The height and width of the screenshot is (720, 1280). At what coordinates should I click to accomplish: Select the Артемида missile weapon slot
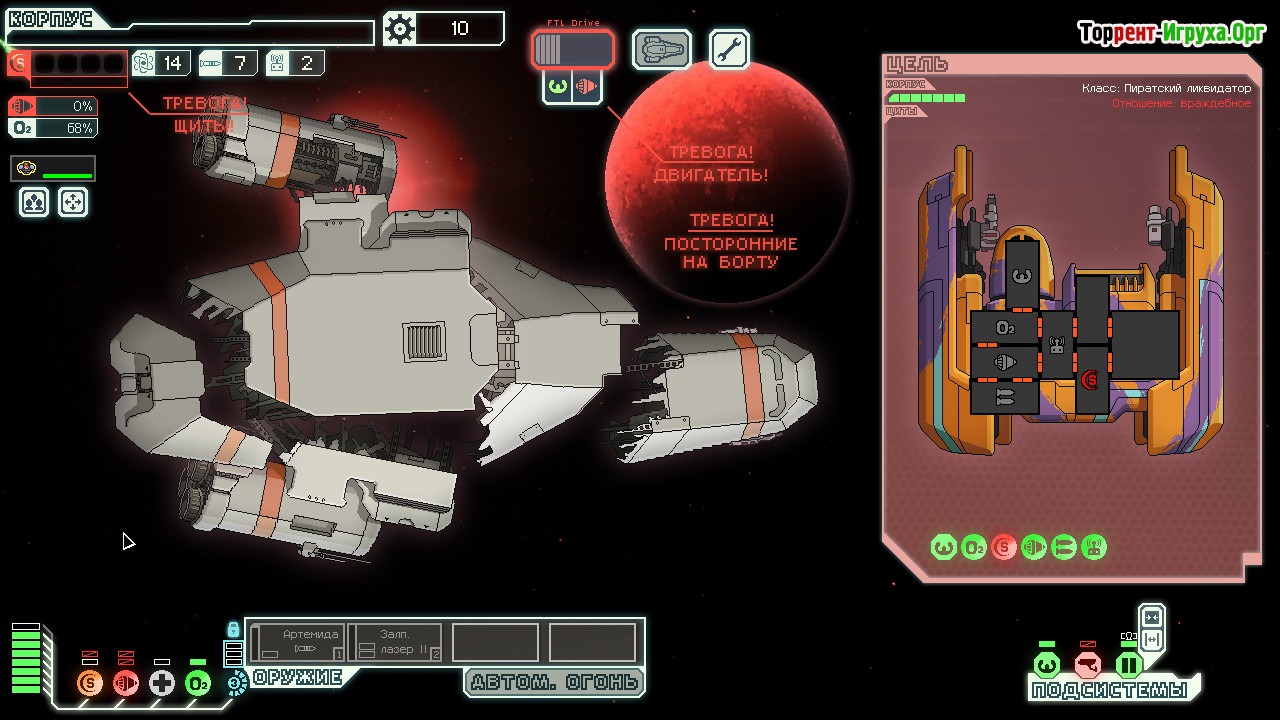298,642
